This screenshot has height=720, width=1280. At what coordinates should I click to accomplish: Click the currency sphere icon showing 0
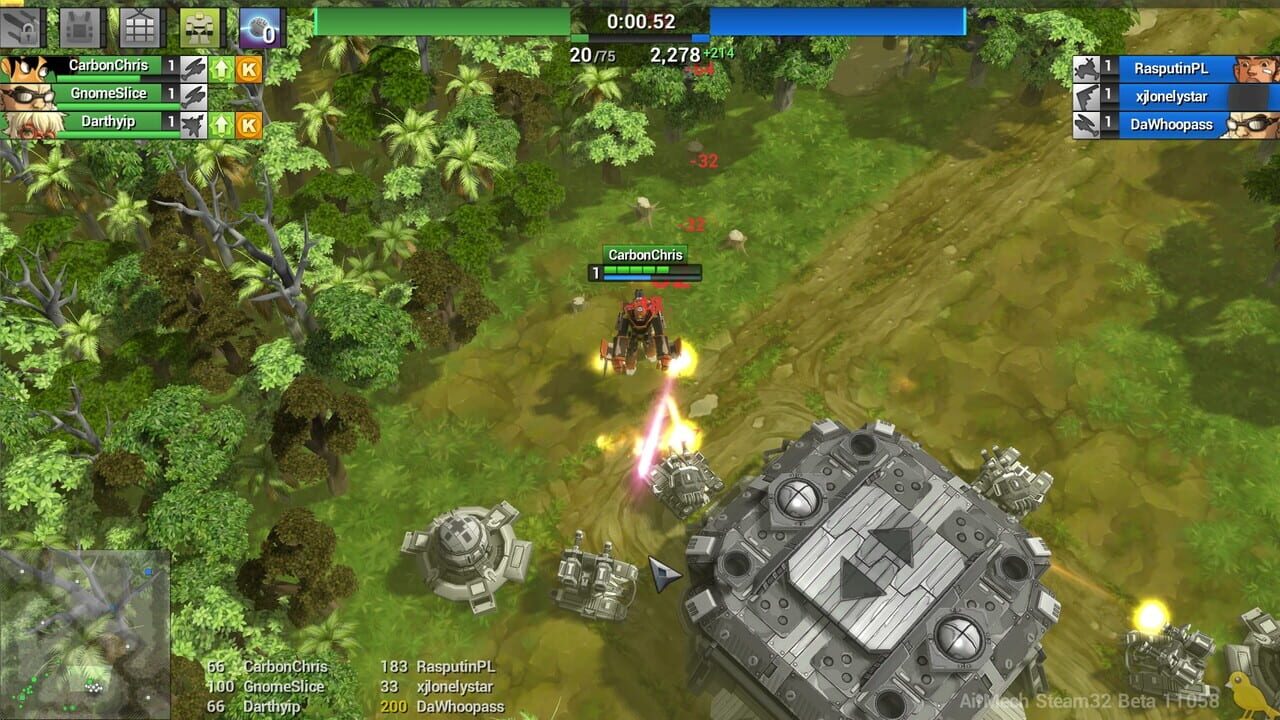pos(260,28)
